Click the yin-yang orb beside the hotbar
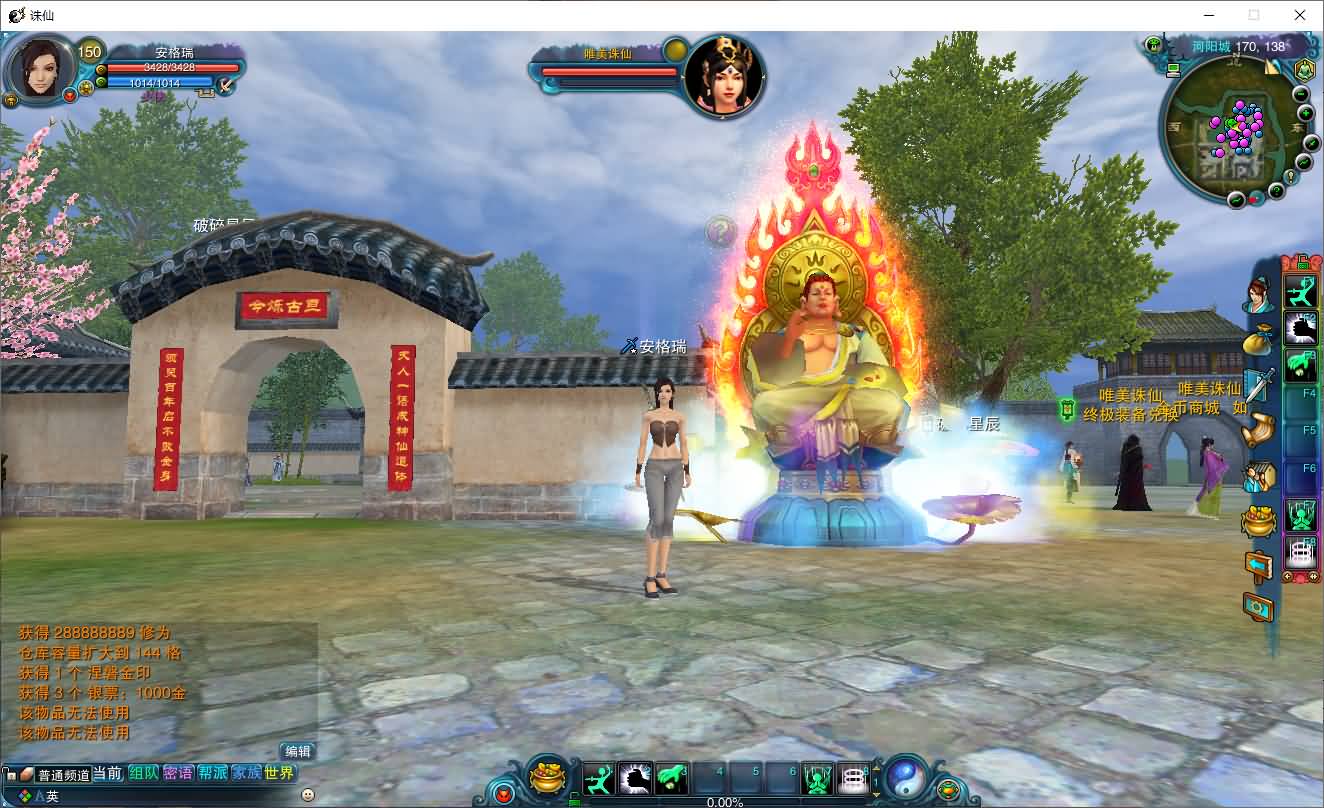1324x808 pixels. click(905, 776)
